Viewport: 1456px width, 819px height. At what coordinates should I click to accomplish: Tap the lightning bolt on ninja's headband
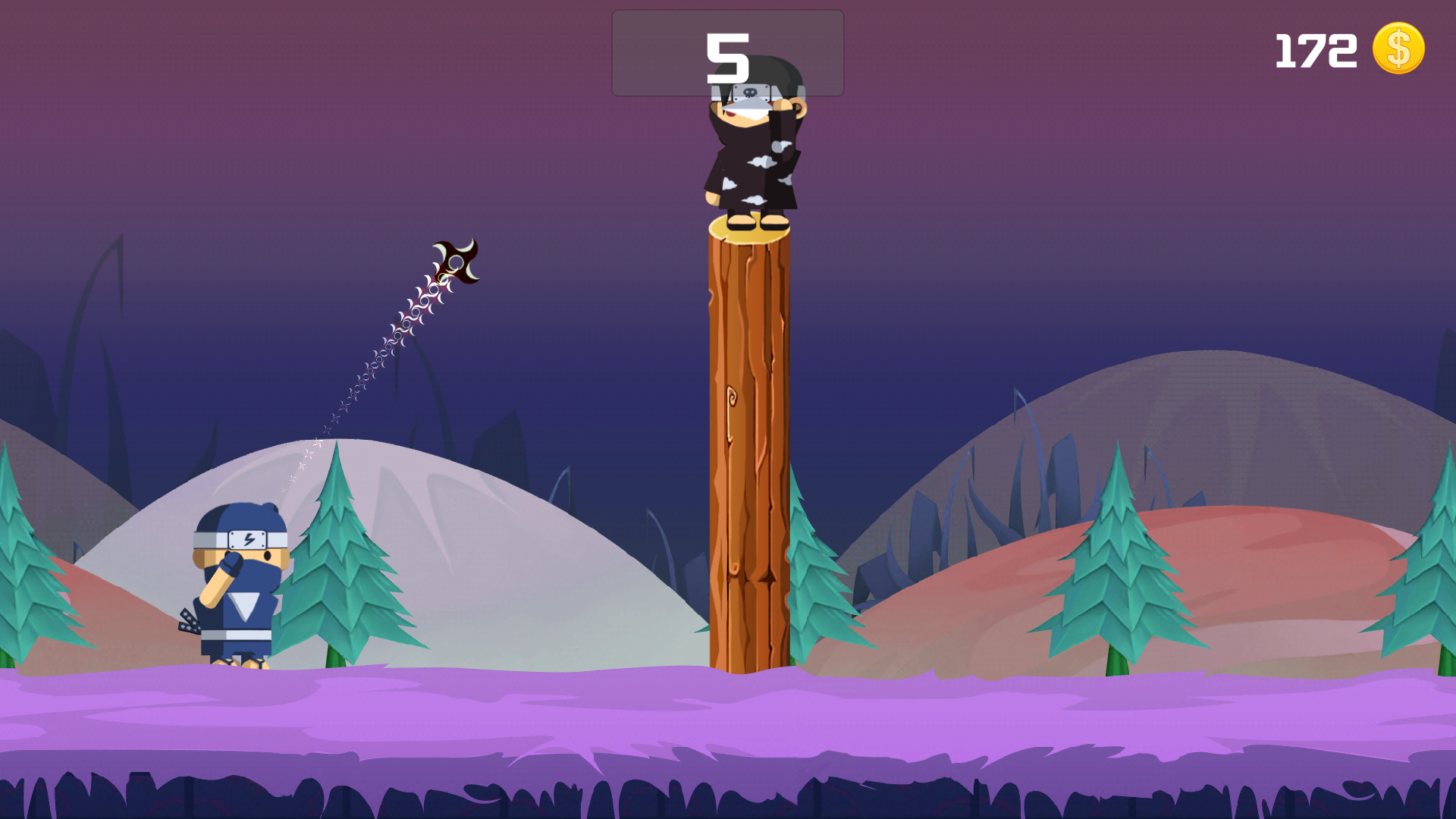249,538
